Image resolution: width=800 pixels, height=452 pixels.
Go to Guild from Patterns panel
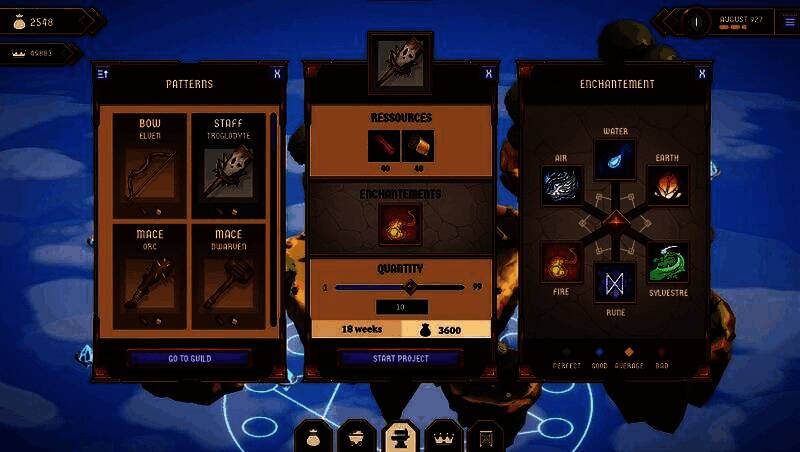(189, 358)
